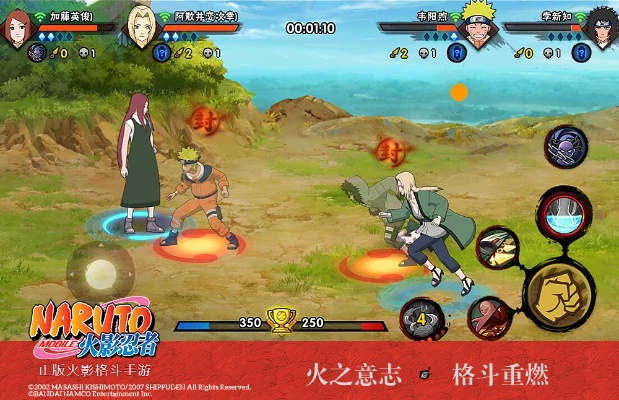The height and width of the screenshot is (400, 619).
Task: Use the purple summon scroll skill
Action: tap(565, 146)
